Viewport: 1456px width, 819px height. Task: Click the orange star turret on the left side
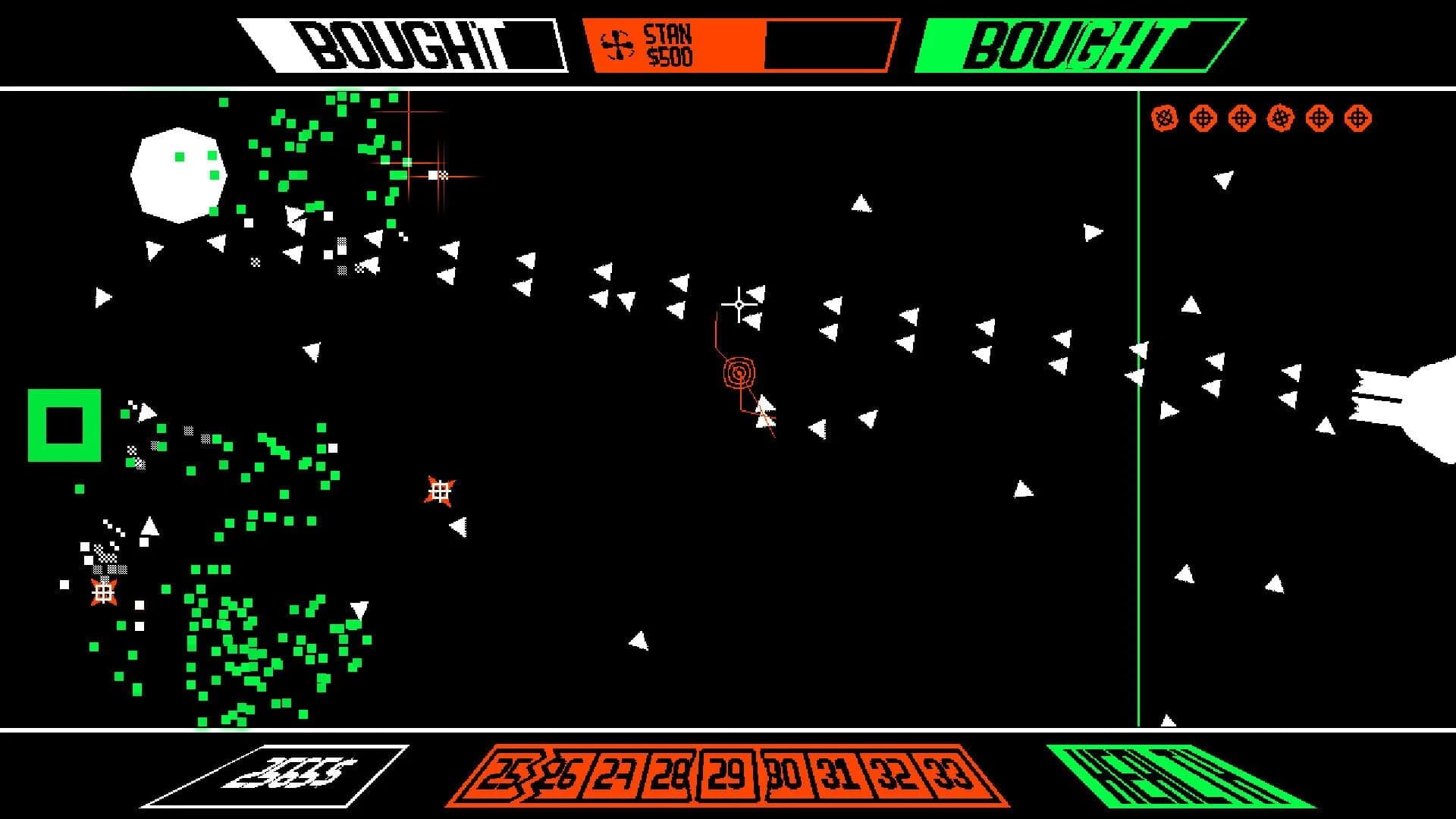[x=103, y=592]
